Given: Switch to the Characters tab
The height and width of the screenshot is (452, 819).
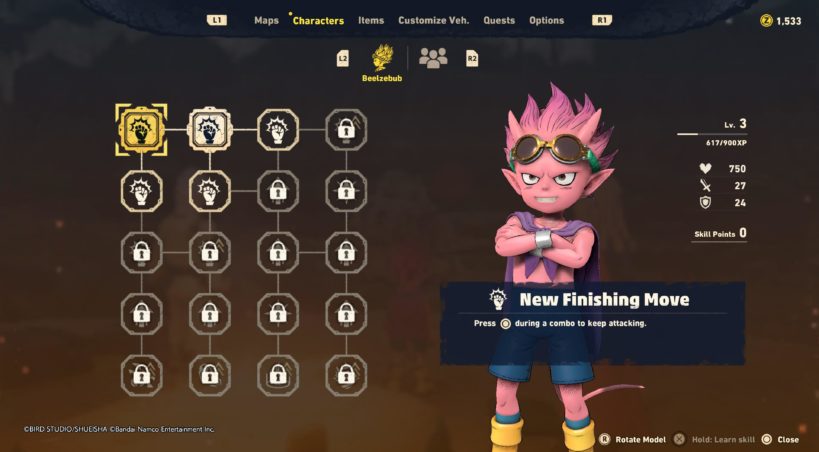Looking at the screenshot, I should point(318,20).
